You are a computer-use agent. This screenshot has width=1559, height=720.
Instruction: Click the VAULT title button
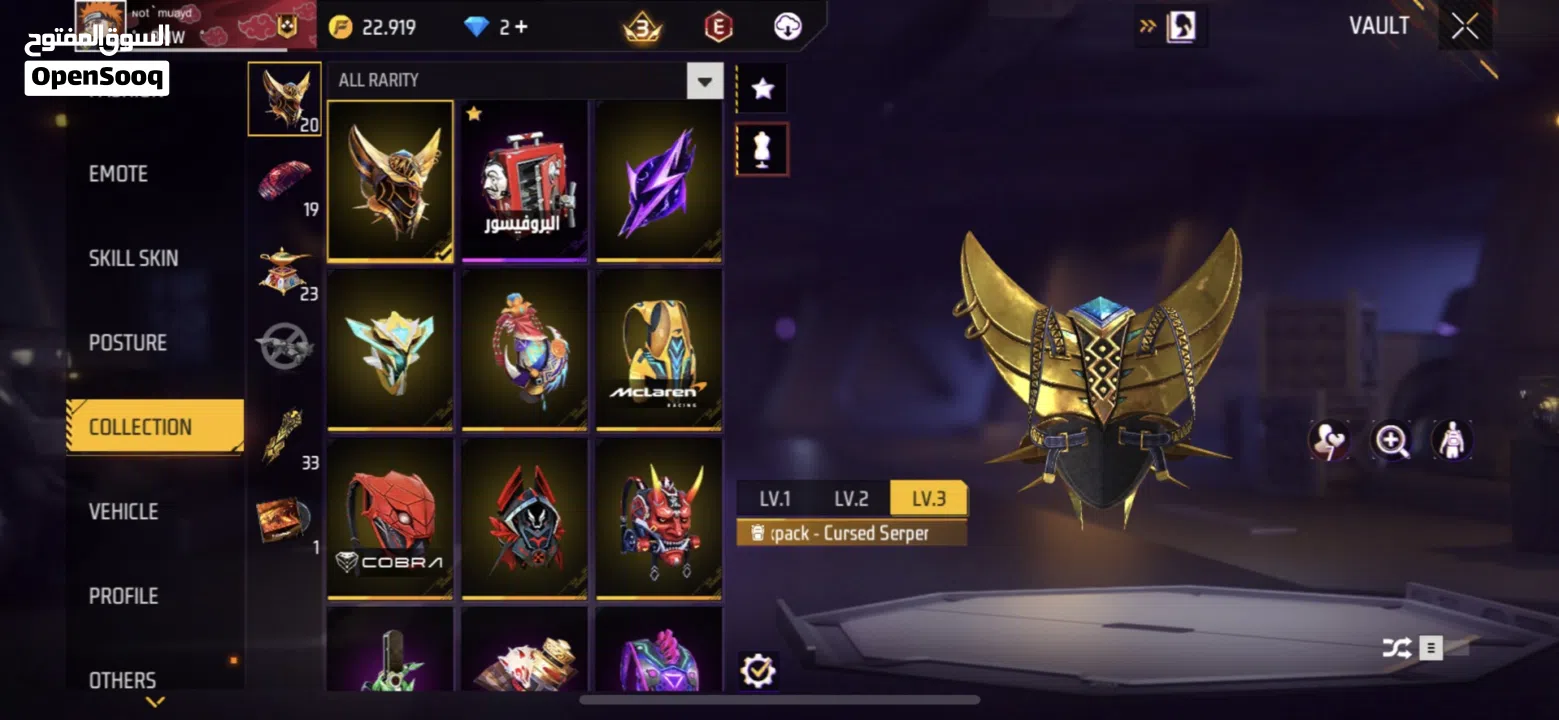click(x=1379, y=26)
